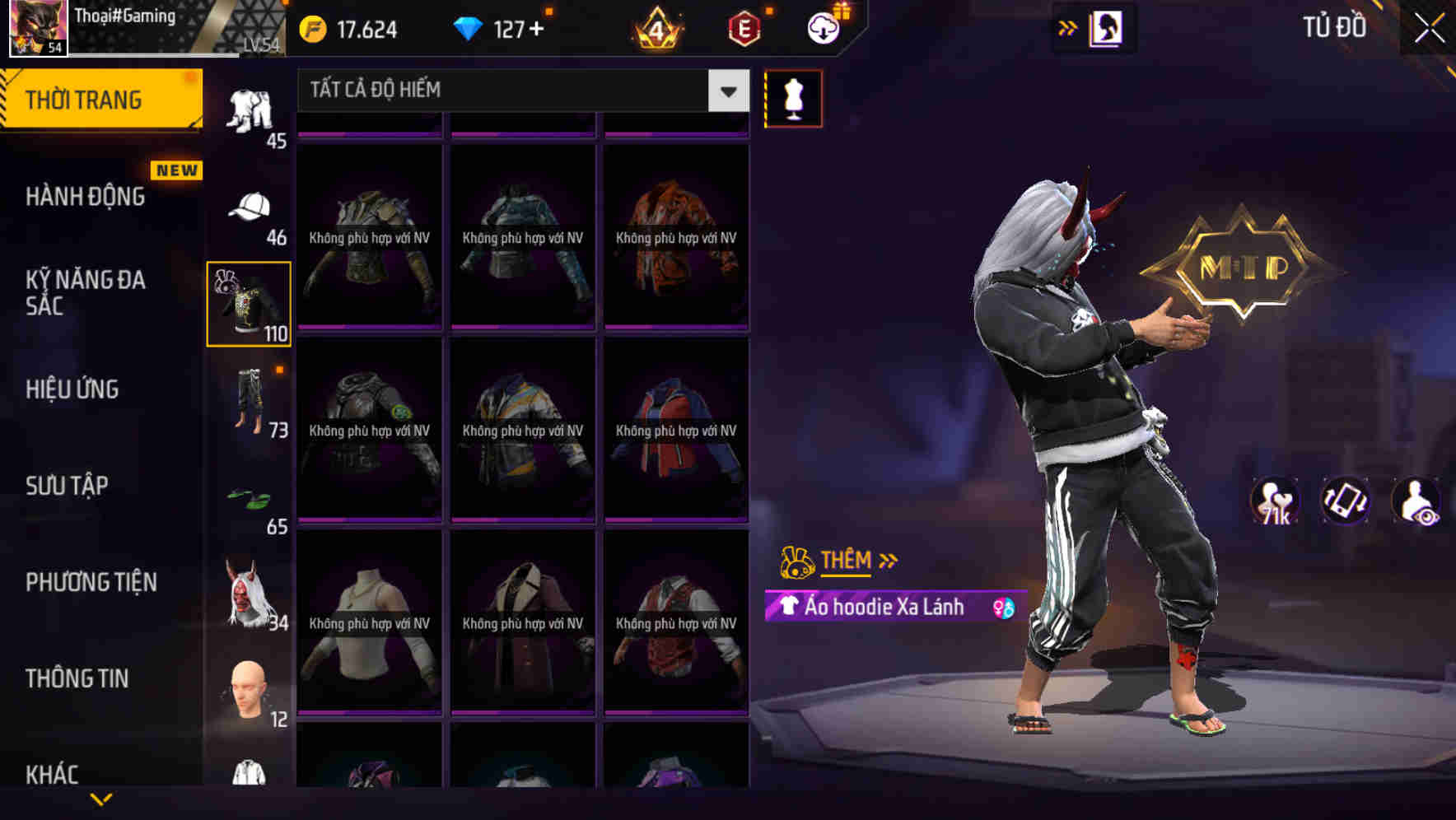Select the level 4 crown badge
The width and height of the screenshot is (1456, 820).
[x=655, y=27]
